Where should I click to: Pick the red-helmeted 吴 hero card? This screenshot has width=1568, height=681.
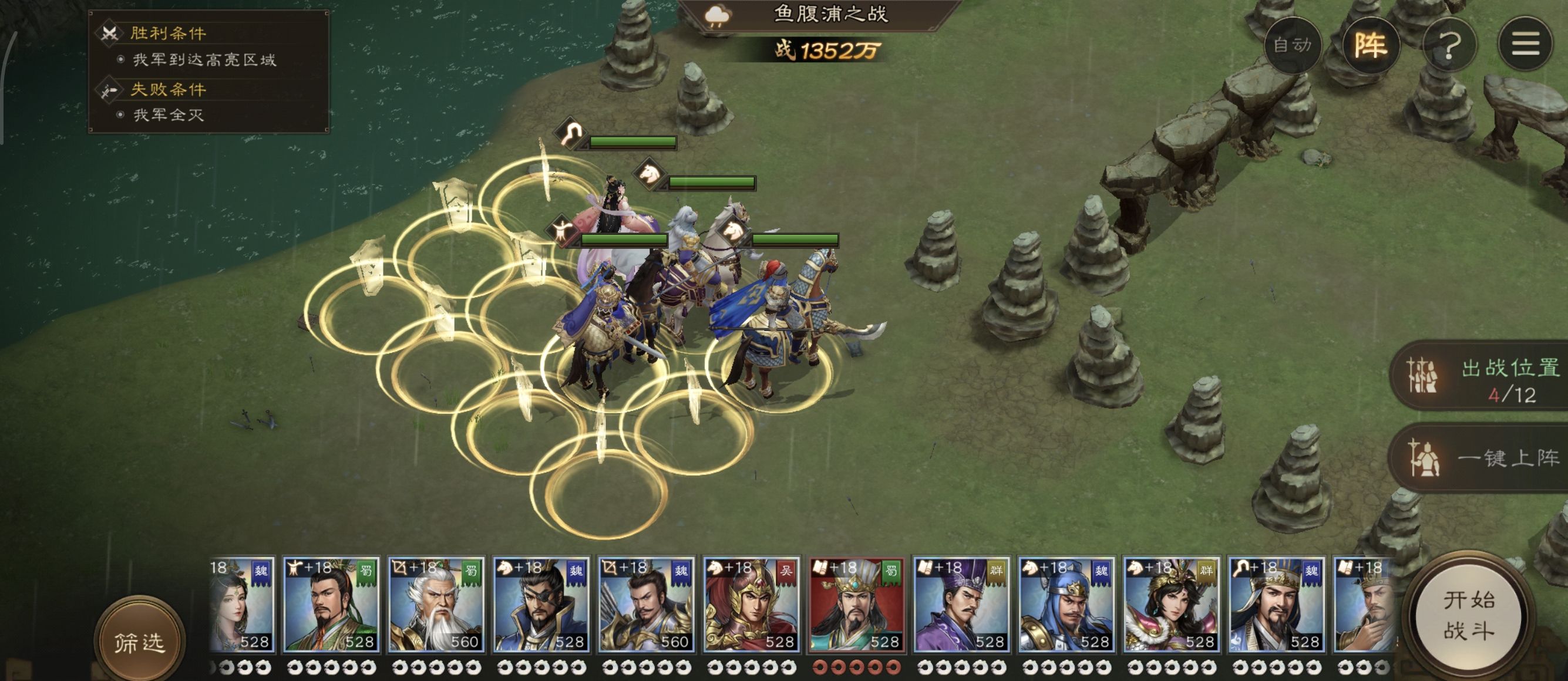coord(751,604)
